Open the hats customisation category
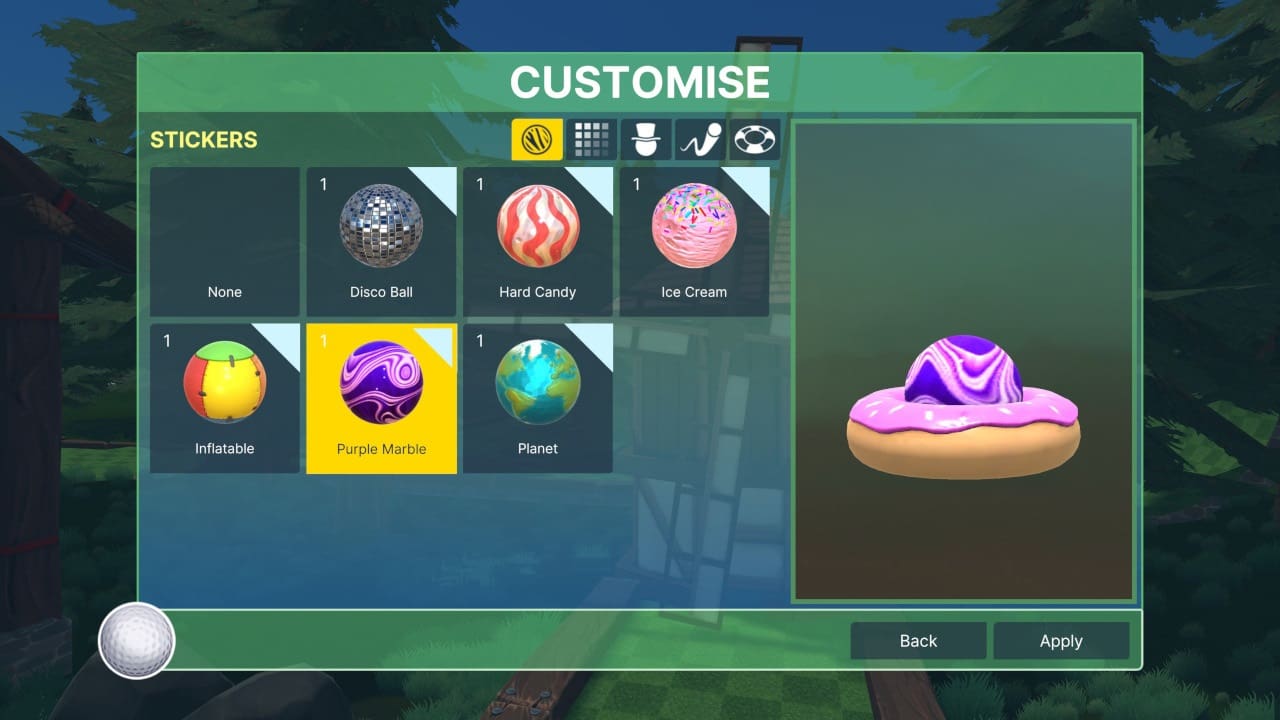Viewport: 1280px width, 720px height. 646,140
